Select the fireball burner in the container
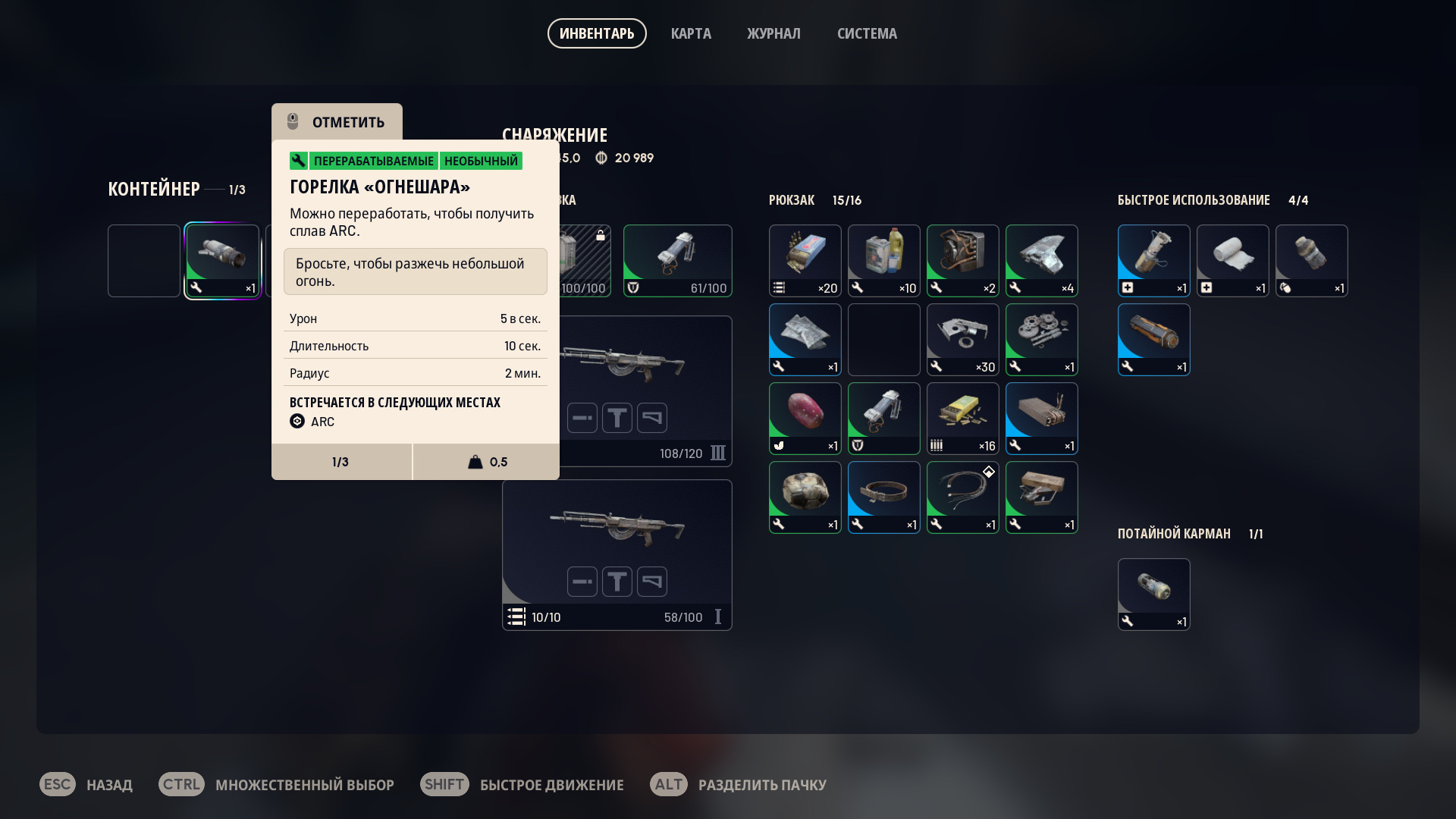The width and height of the screenshot is (1456, 819). [222, 260]
